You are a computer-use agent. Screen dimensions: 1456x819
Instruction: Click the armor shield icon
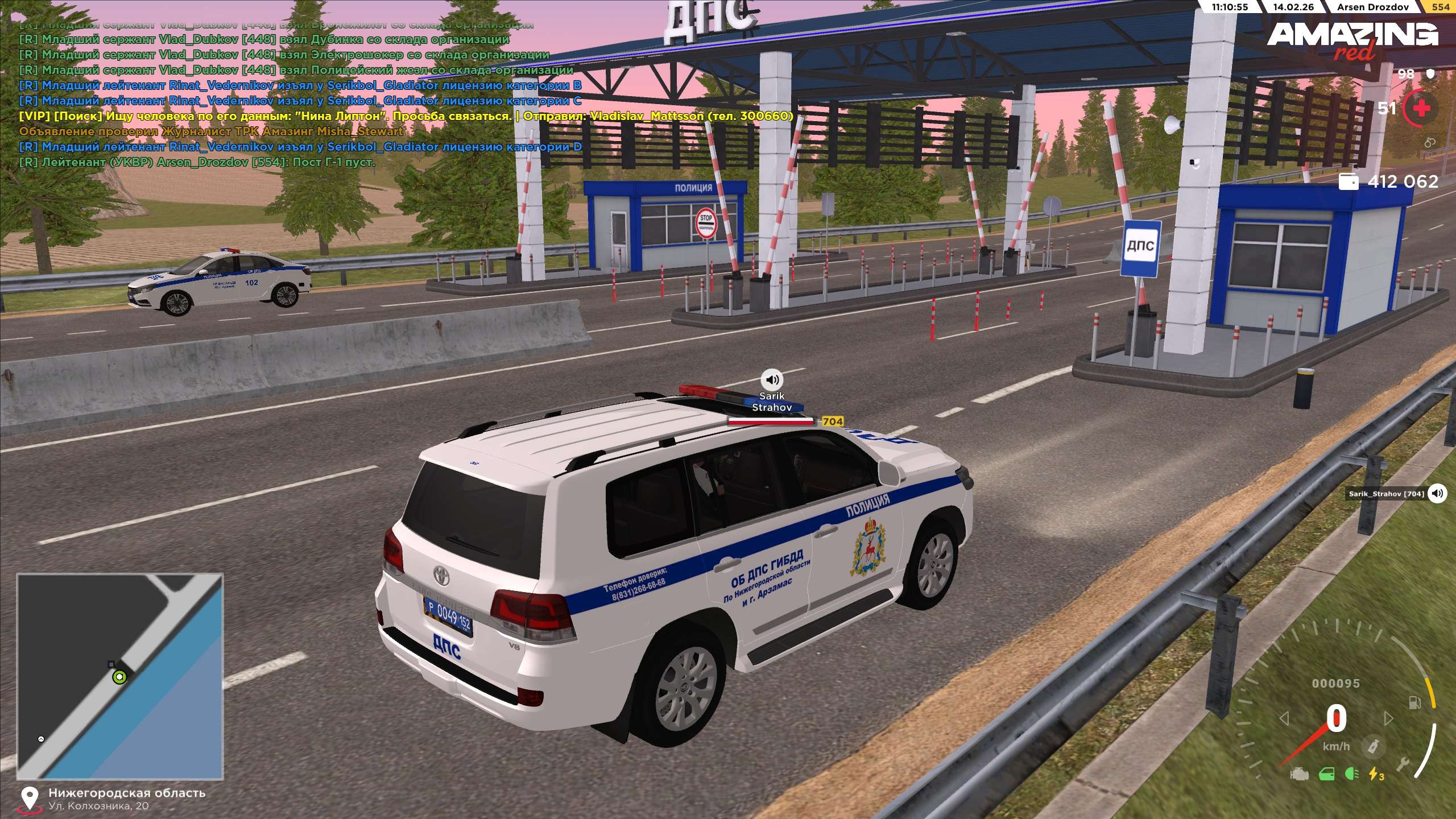point(1431,74)
